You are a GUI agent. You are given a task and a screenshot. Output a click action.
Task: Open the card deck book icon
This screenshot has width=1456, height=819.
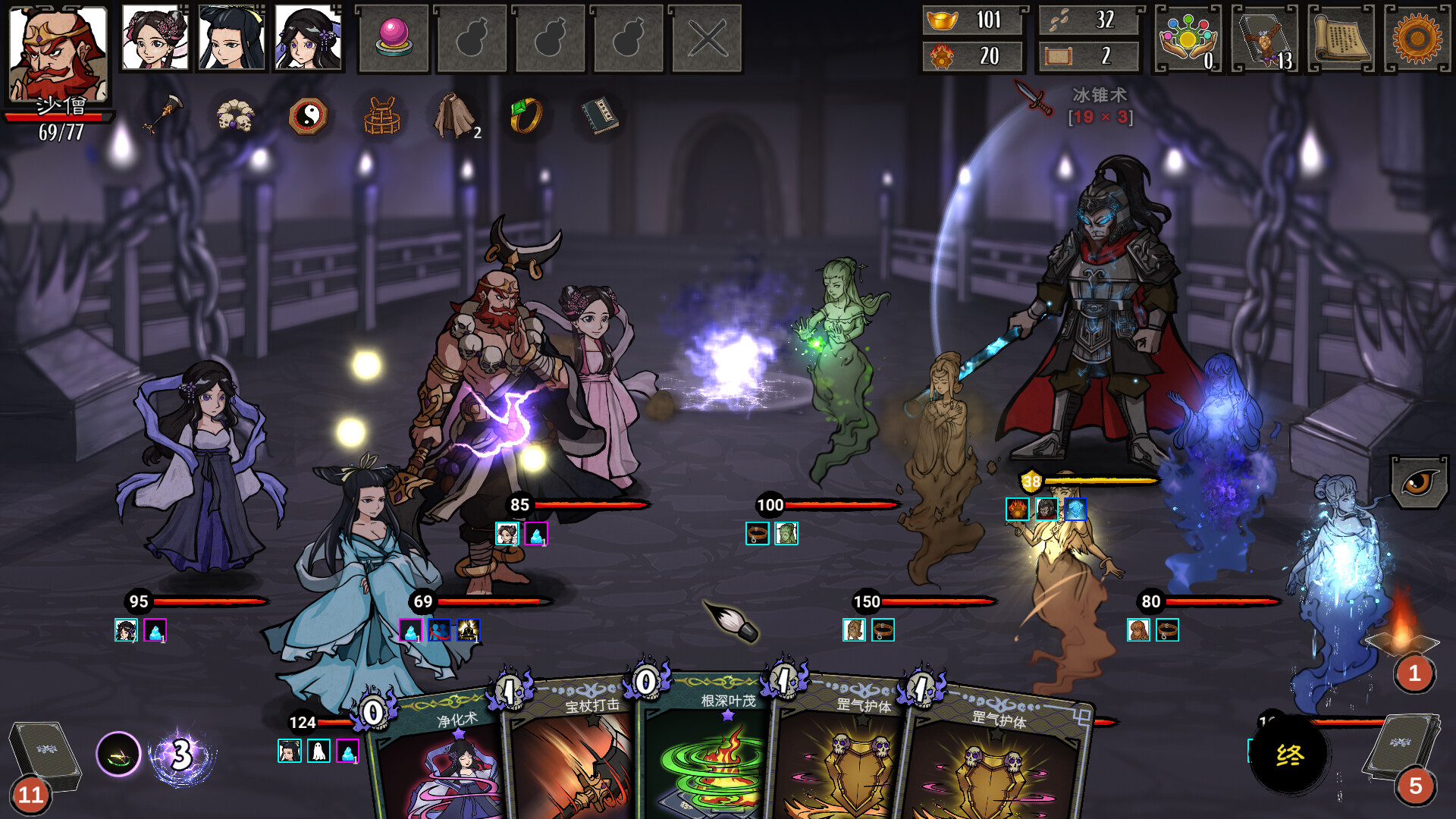pos(1265,39)
